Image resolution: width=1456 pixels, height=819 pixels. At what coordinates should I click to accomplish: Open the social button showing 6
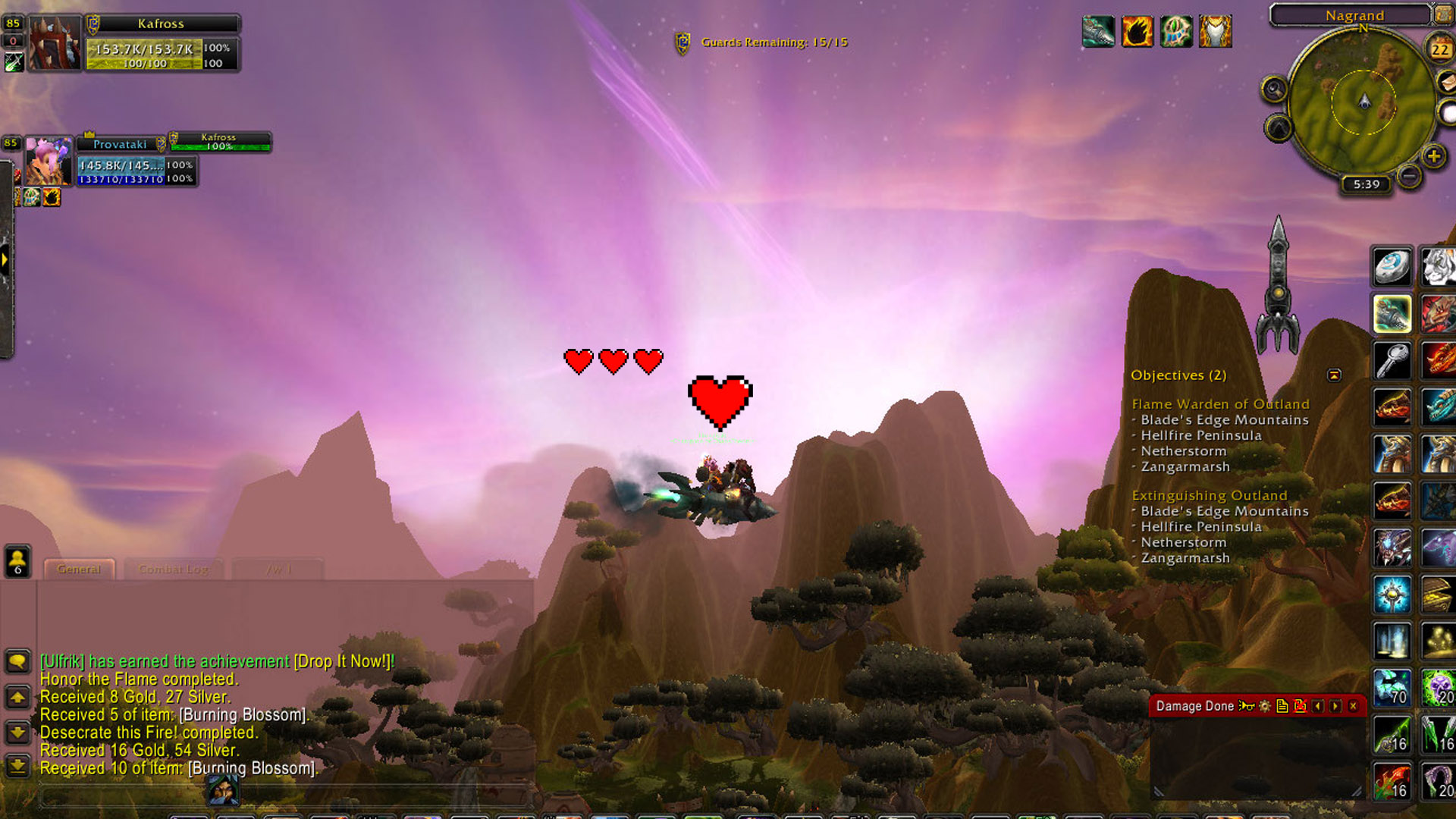coord(17,561)
